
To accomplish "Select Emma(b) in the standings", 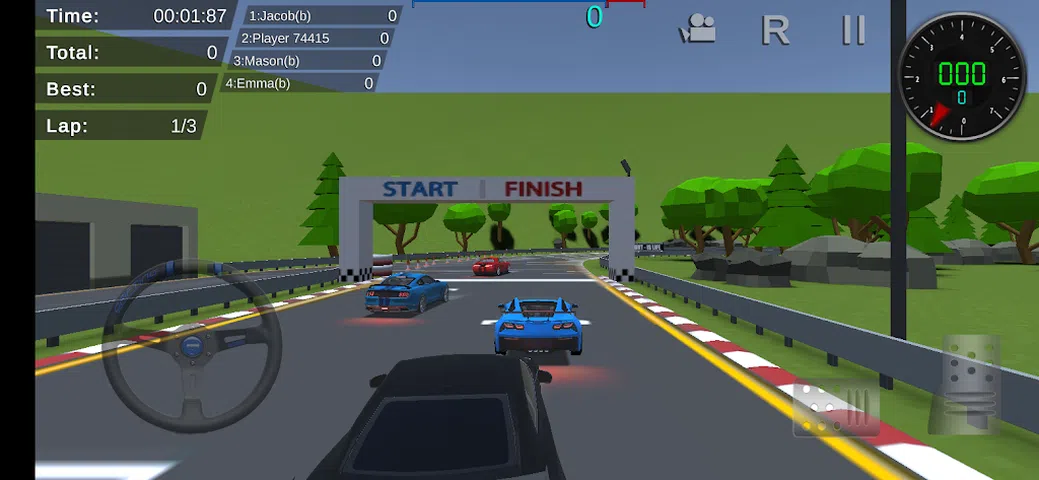I will point(300,83).
